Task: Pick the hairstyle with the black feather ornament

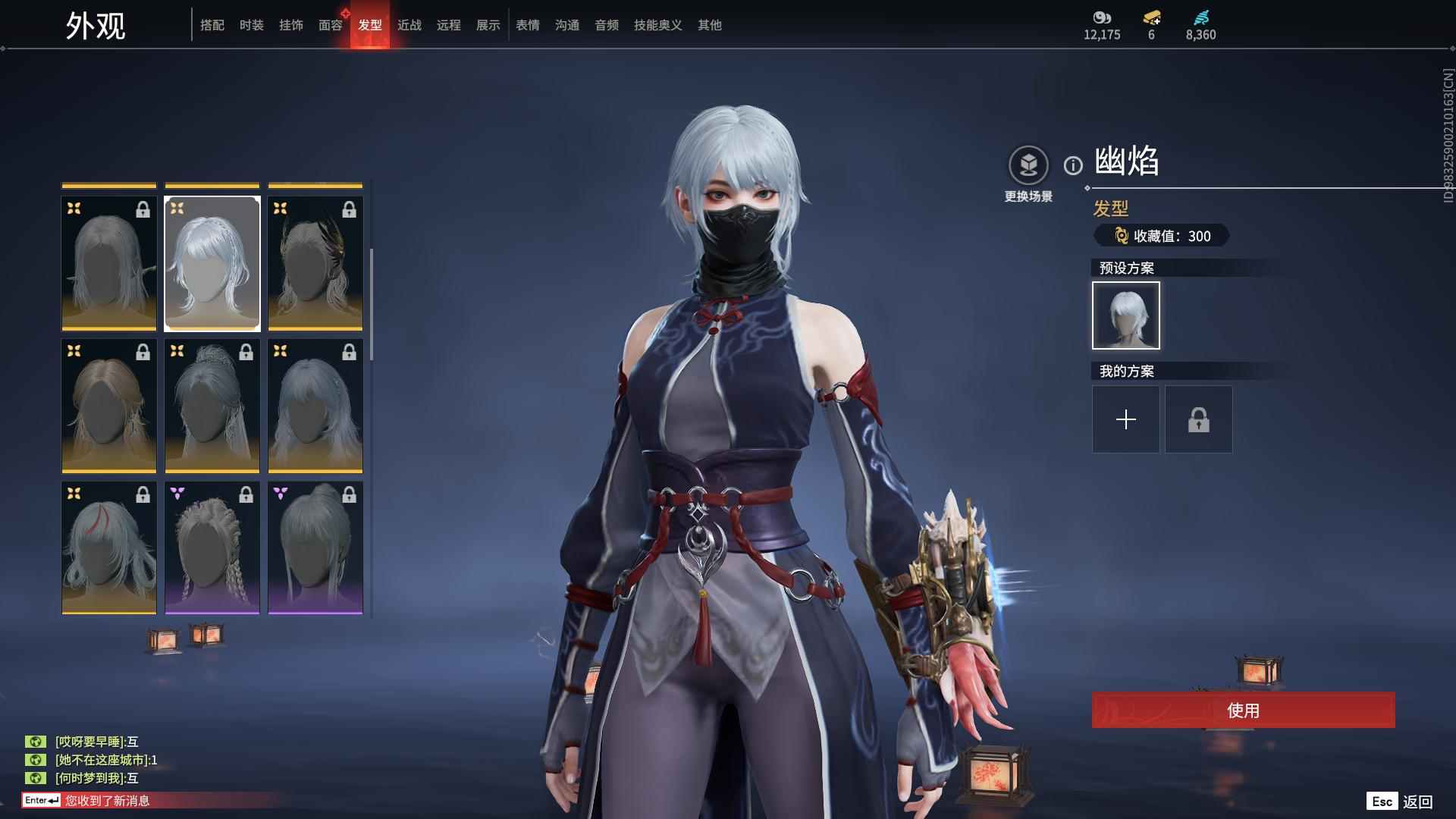Action: coord(315,263)
